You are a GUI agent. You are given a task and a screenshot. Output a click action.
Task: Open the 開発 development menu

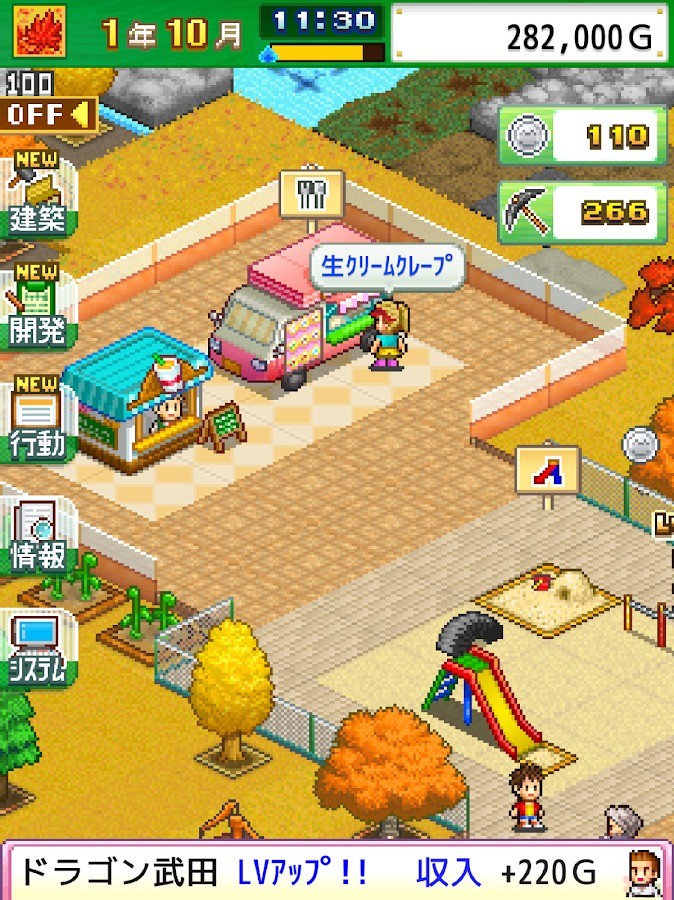tap(38, 307)
